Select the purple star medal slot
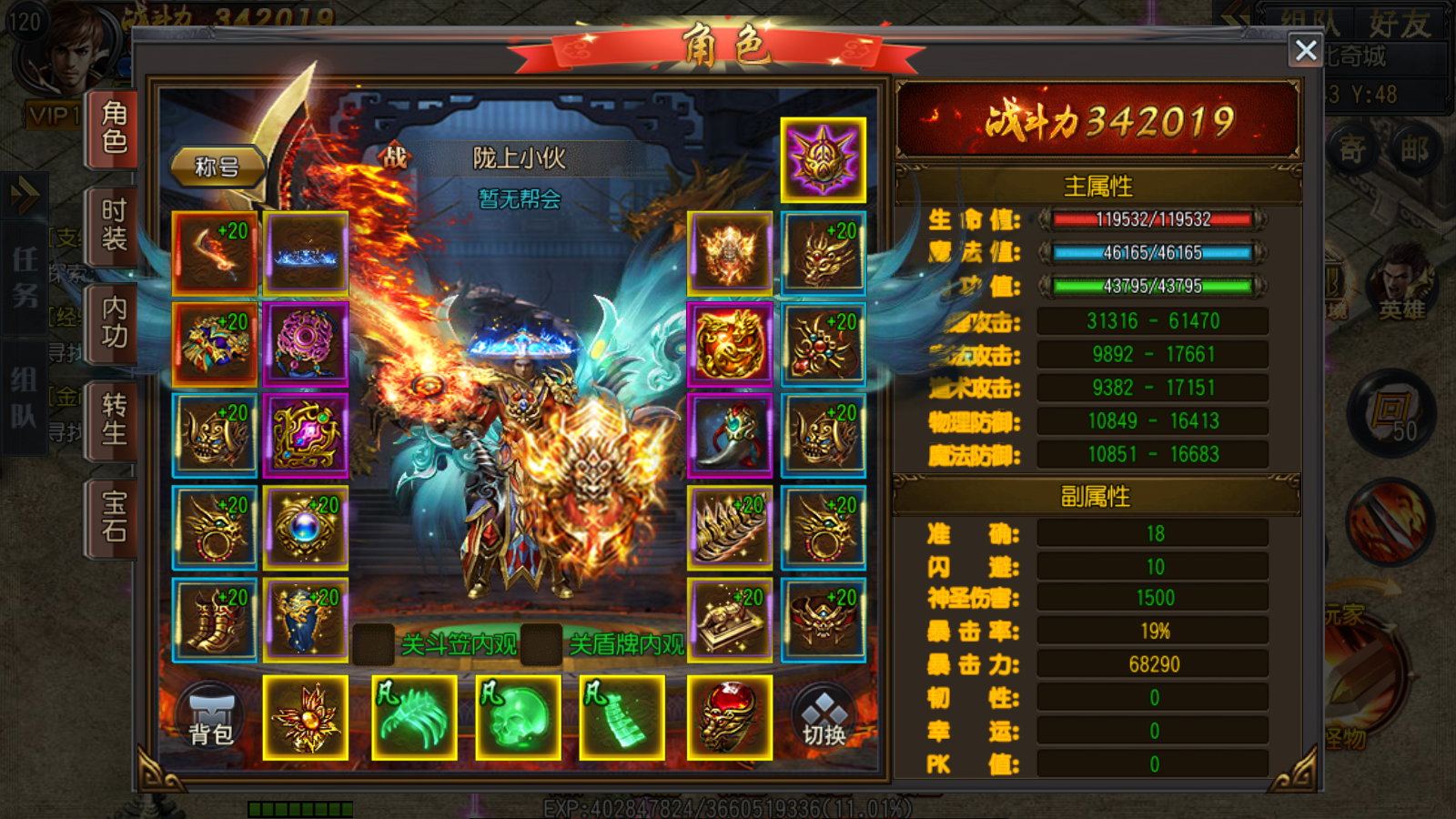This screenshot has width=1456, height=819. click(x=823, y=160)
